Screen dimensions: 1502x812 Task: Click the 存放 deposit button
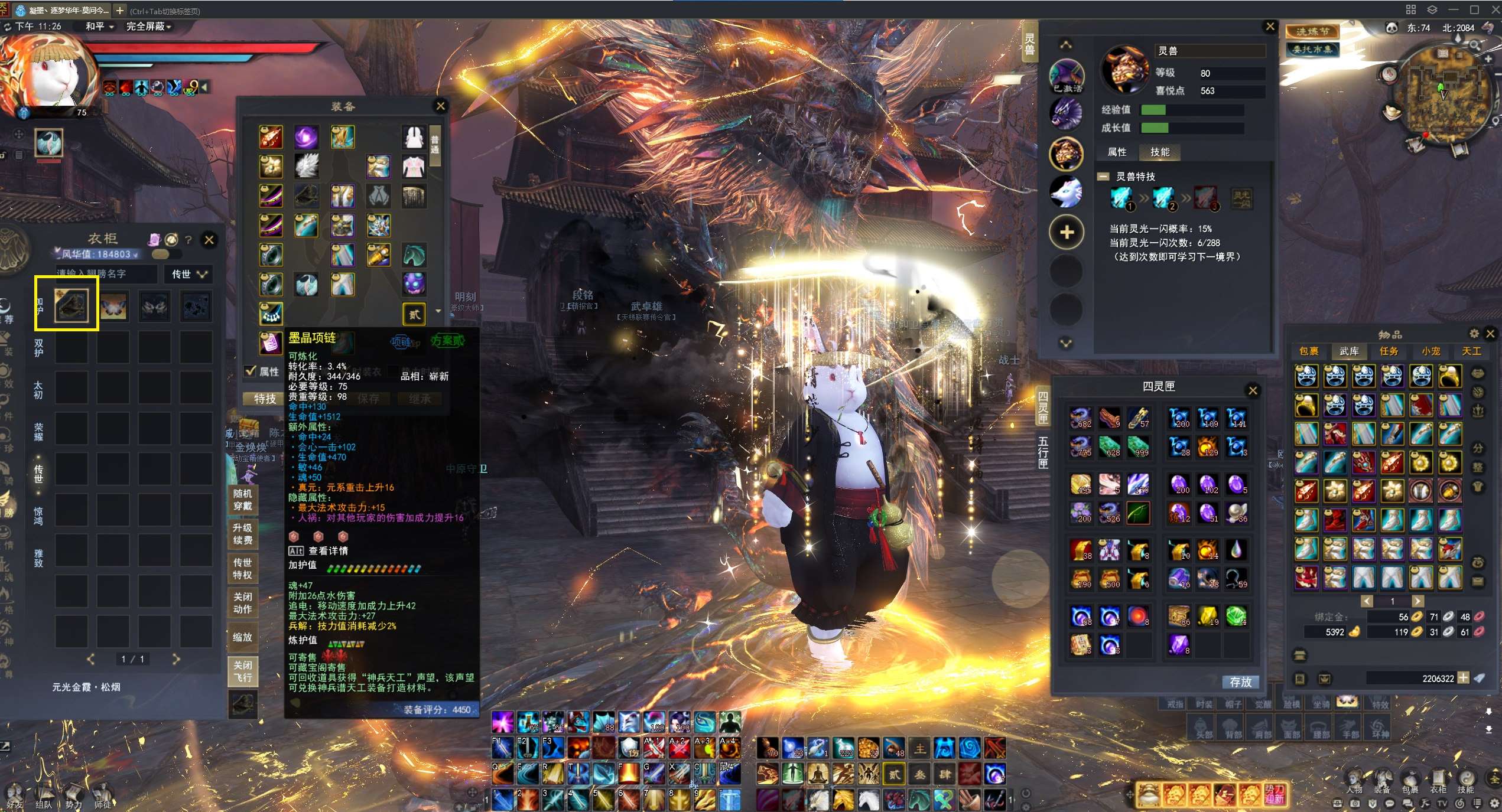click(1240, 682)
